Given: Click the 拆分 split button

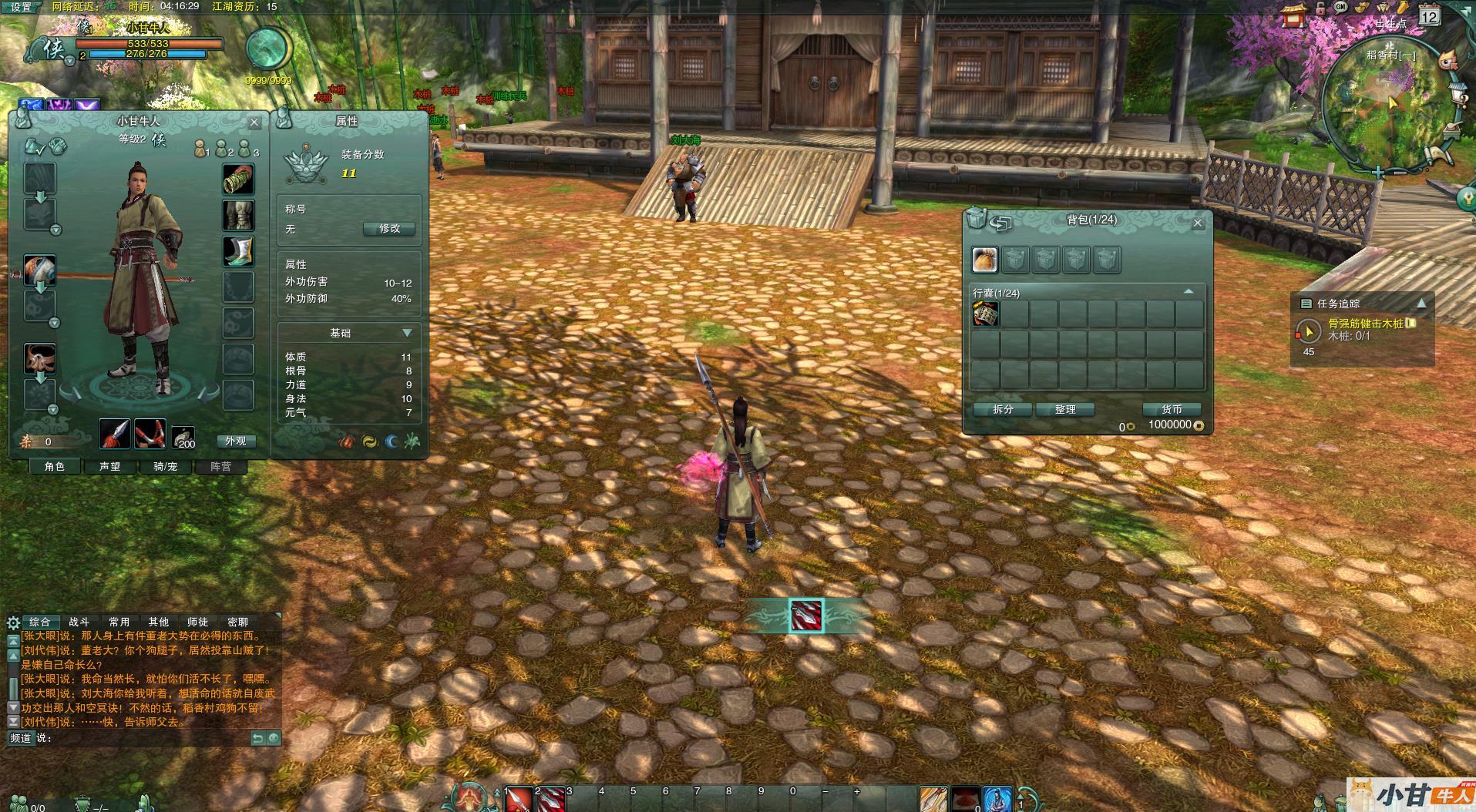Looking at the screenshot, I should tap(1003, 409).
